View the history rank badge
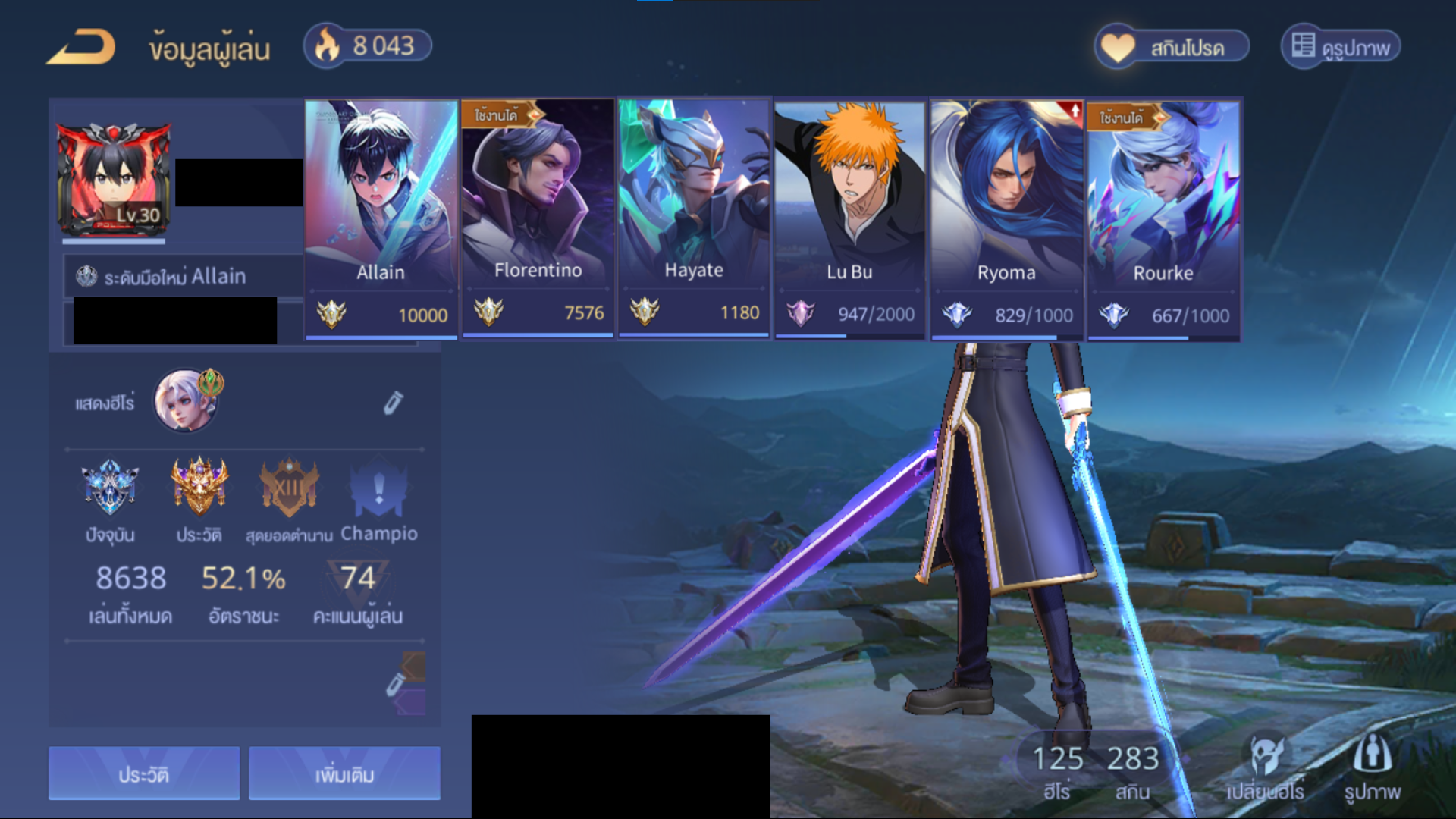Screen dimensions: 1456x819 199,487
